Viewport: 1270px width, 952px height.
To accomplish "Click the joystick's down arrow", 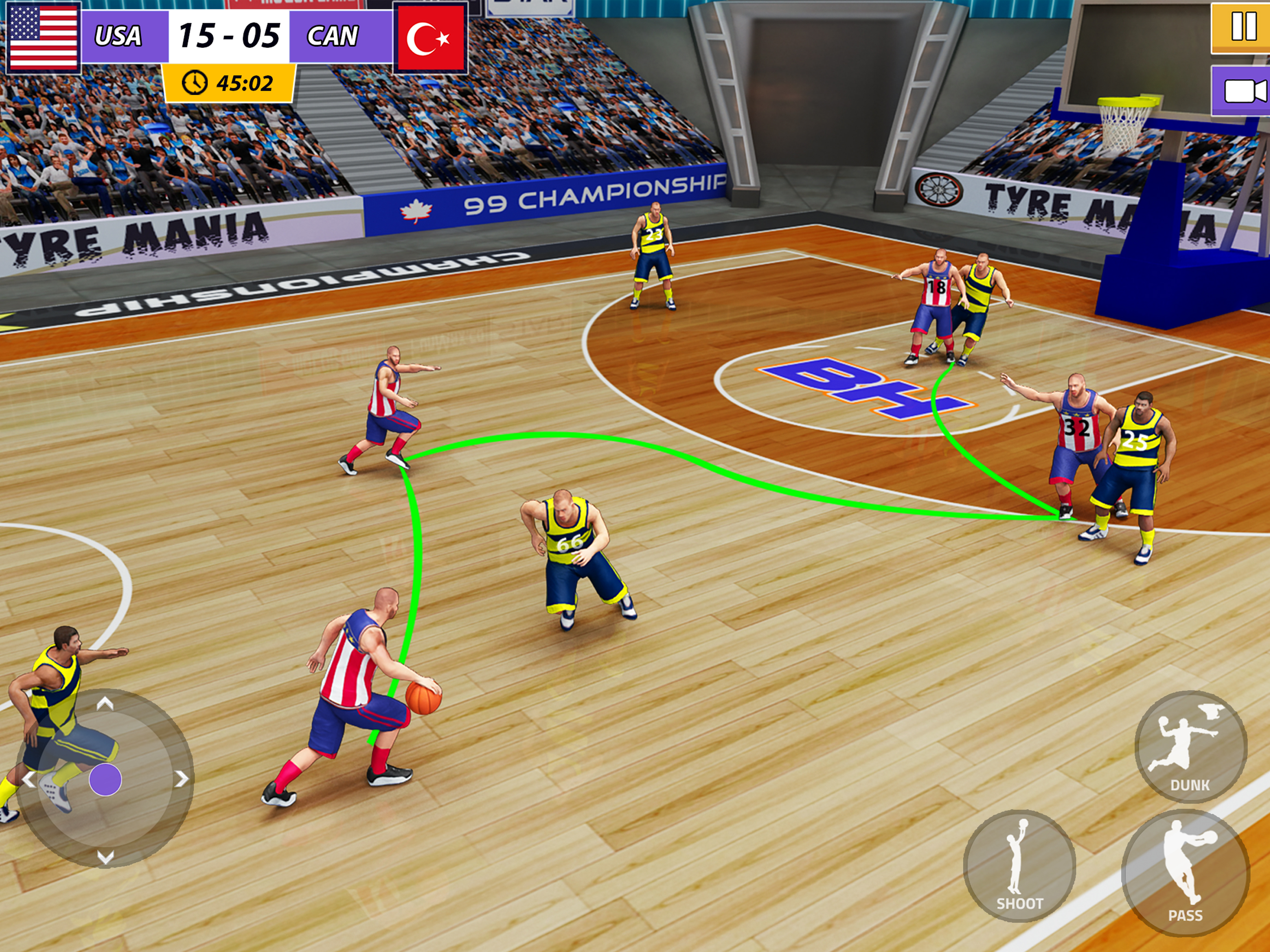I will 105,857.
